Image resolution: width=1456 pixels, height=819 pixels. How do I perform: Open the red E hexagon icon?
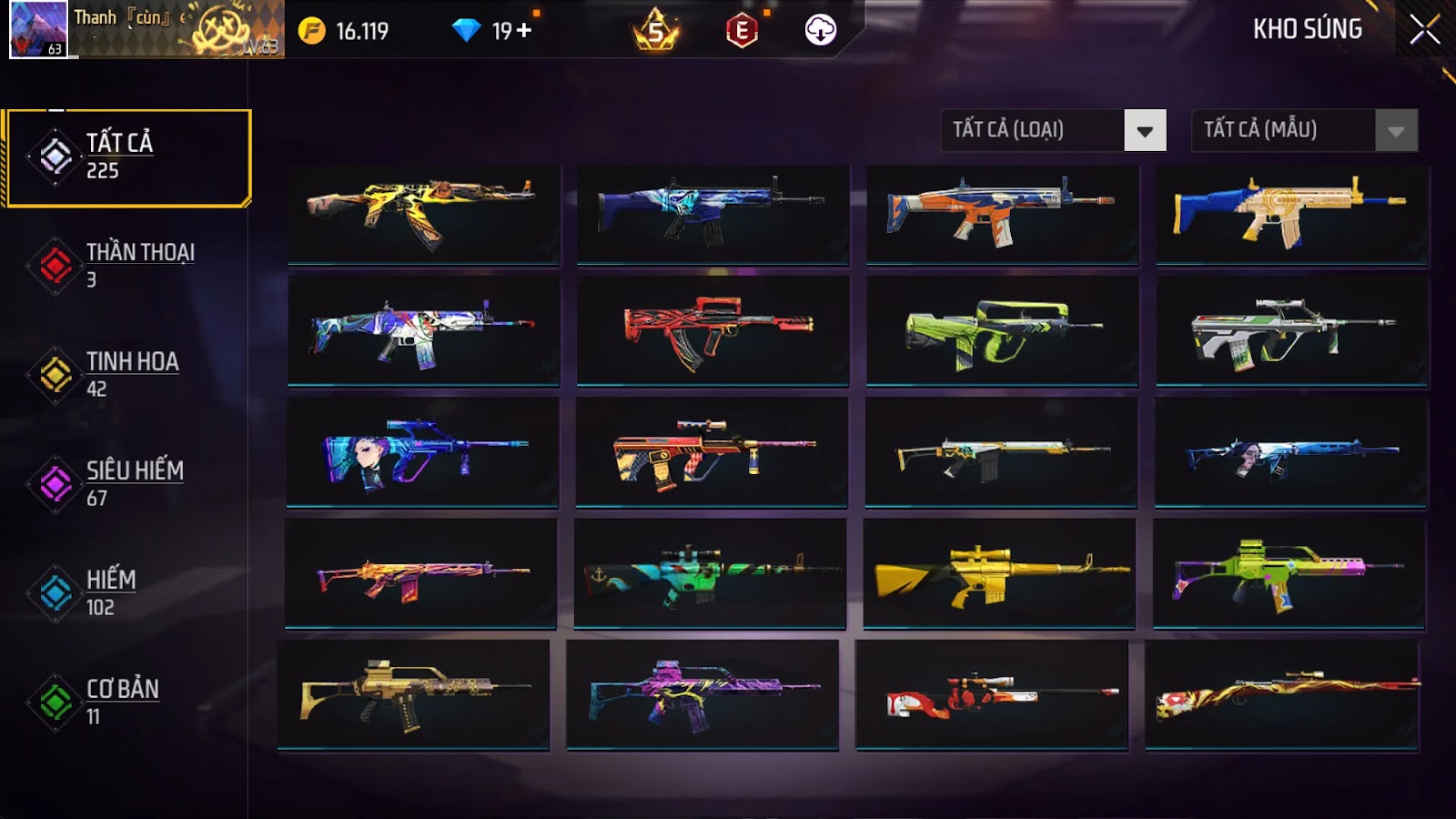point(742,31)
